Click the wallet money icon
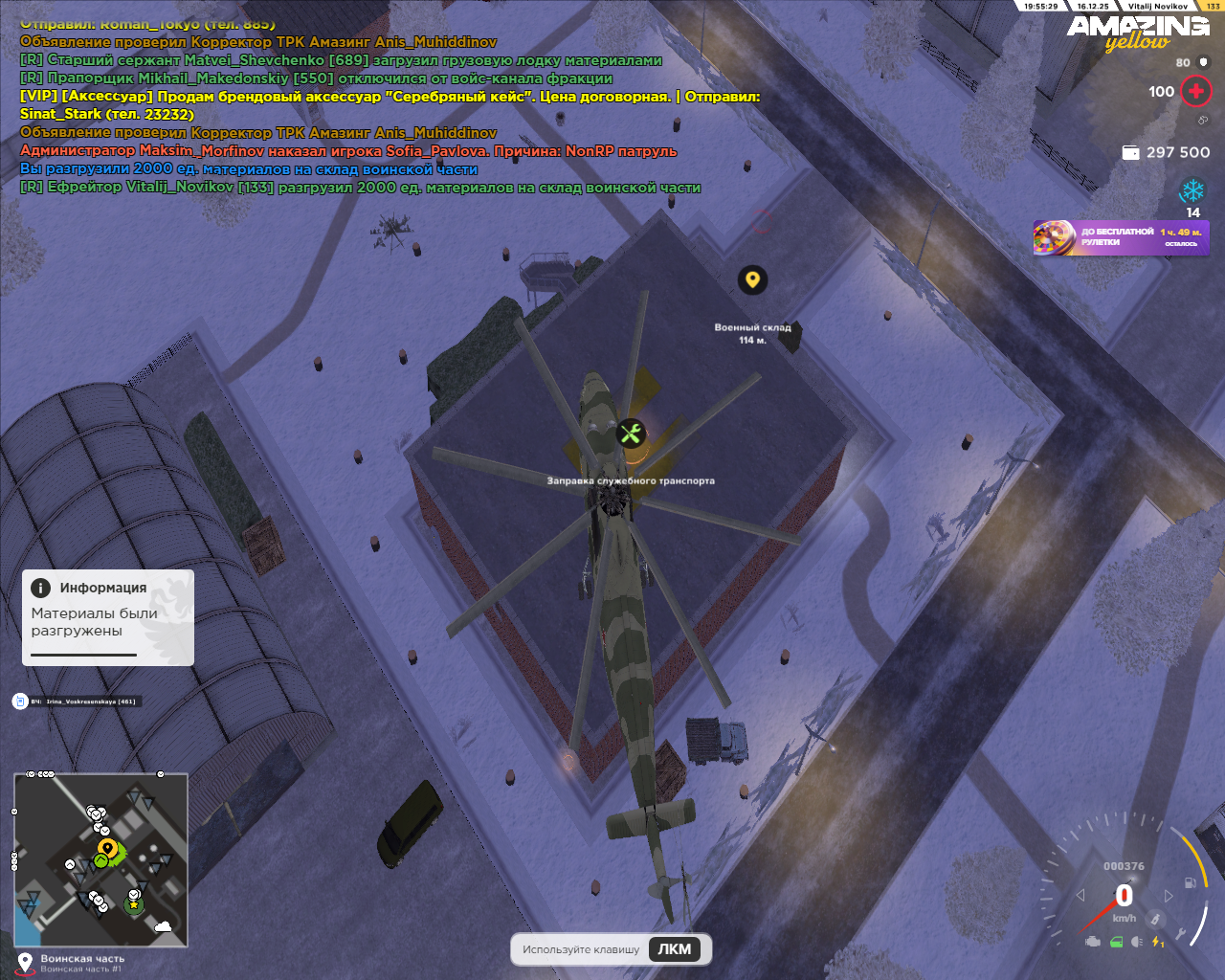This screenshot has height=980, width=1225. pos(1130,153)
